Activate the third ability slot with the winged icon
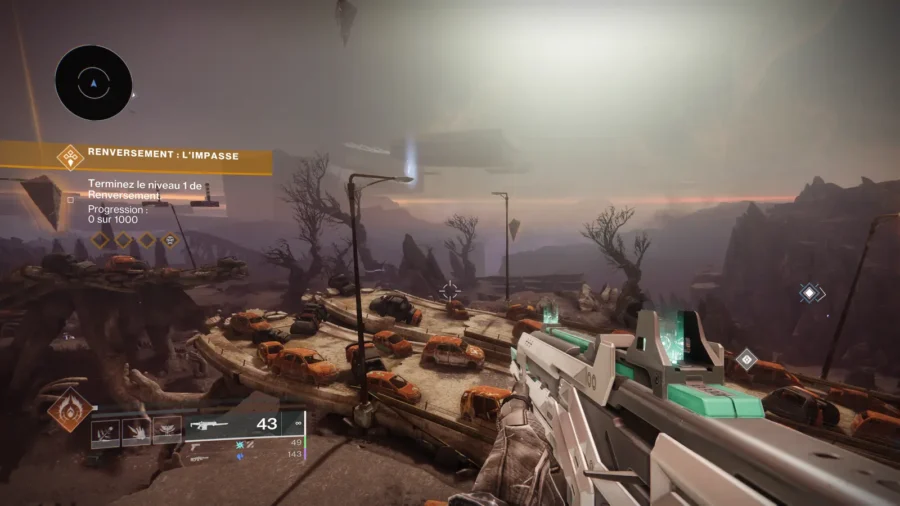Screen dimensions: 900x506 167,431
